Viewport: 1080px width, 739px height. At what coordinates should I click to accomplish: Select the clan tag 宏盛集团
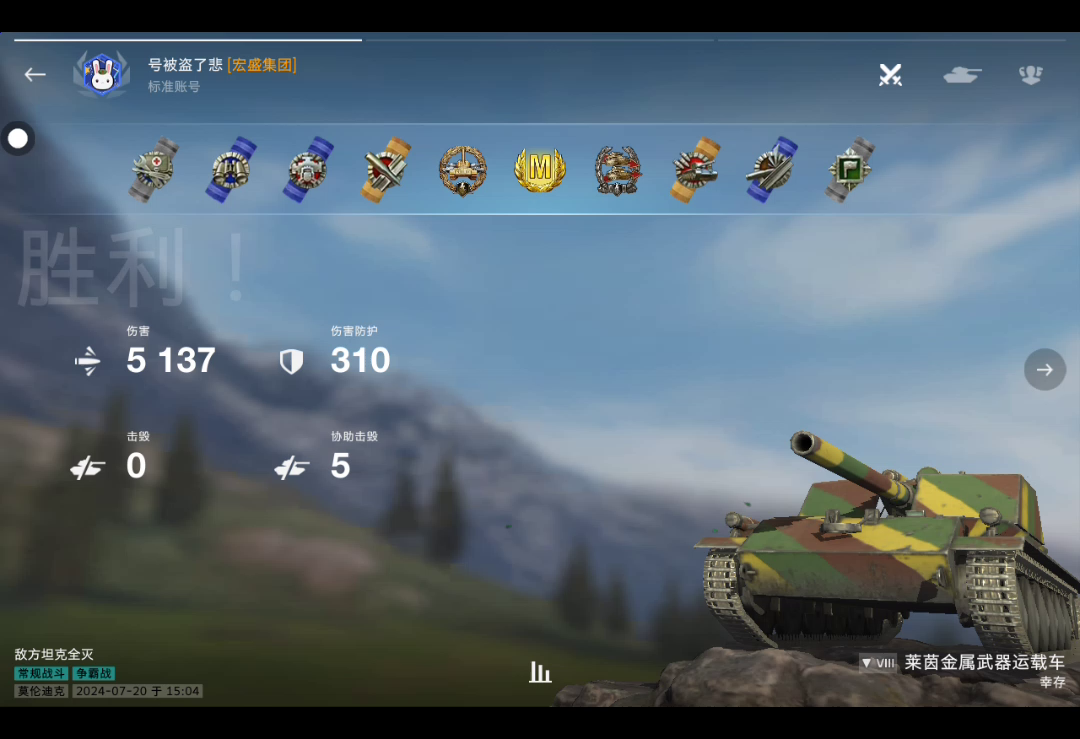pos(262,65)
